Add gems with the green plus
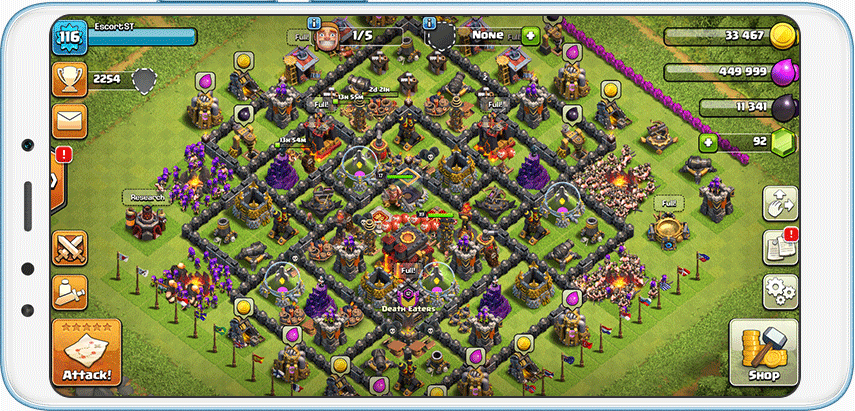855x411 pixels. point(708,141)
